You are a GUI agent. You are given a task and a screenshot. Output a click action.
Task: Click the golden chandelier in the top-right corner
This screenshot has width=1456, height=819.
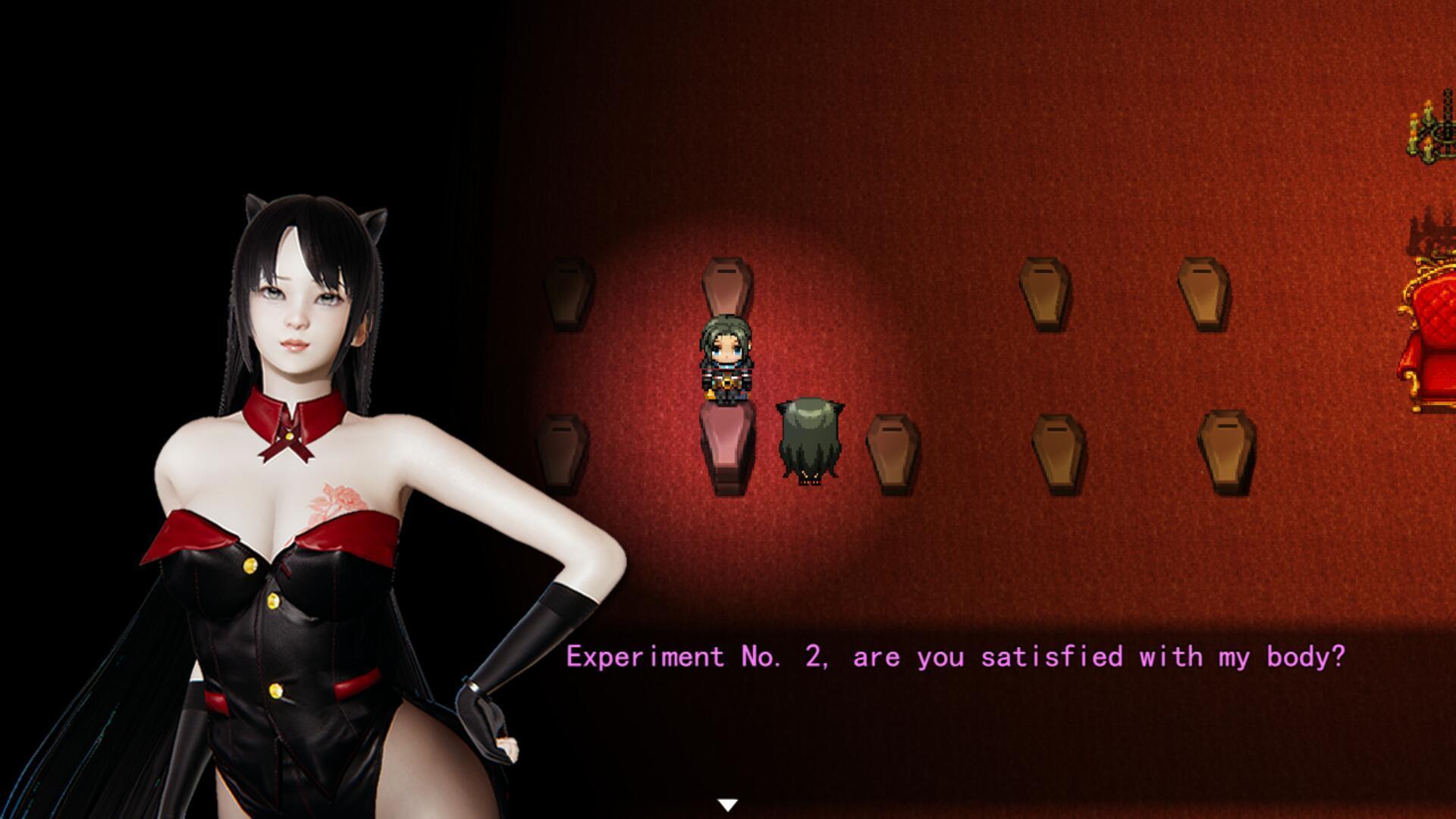pyautogui.click(x=1429, y=133)
